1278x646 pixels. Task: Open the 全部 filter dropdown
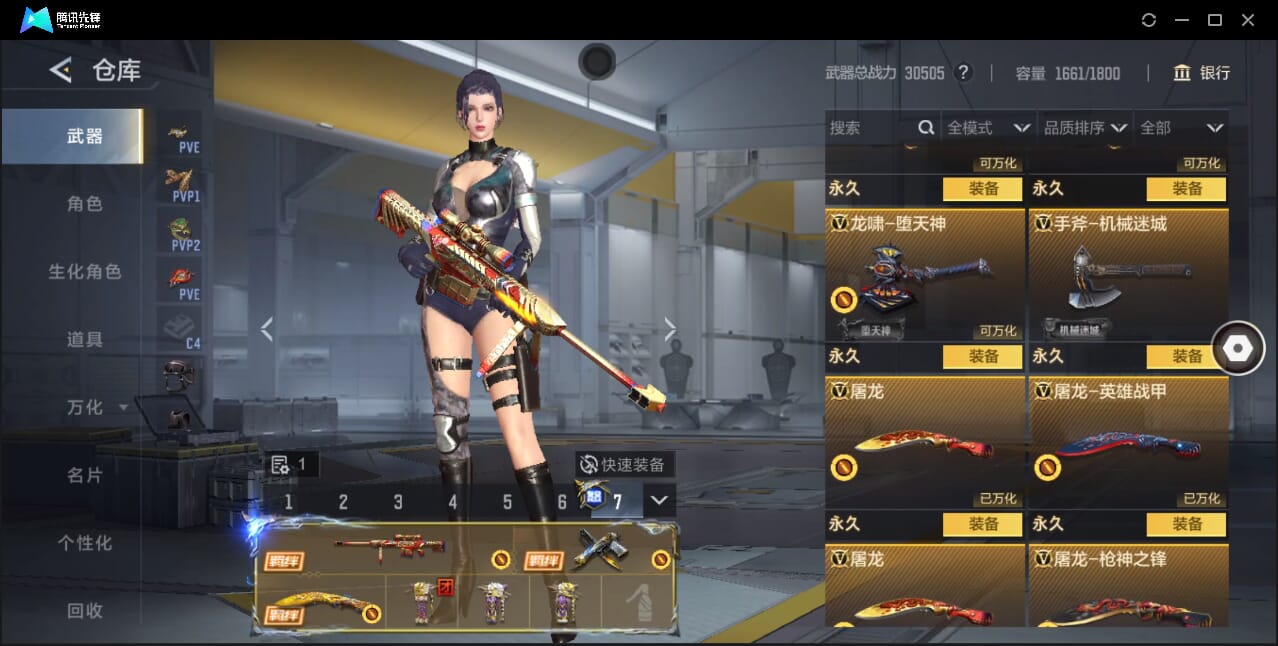pyautogui.click(x=1181, y=128)
